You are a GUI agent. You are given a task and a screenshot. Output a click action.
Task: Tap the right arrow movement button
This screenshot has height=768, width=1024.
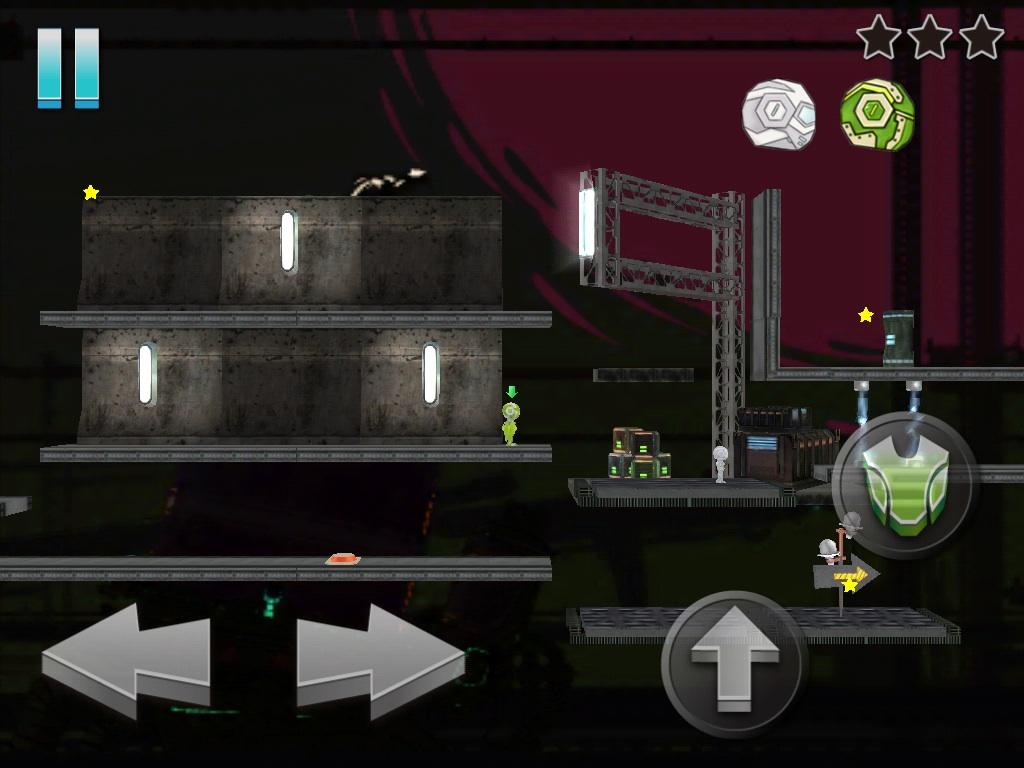click(379, 659)
